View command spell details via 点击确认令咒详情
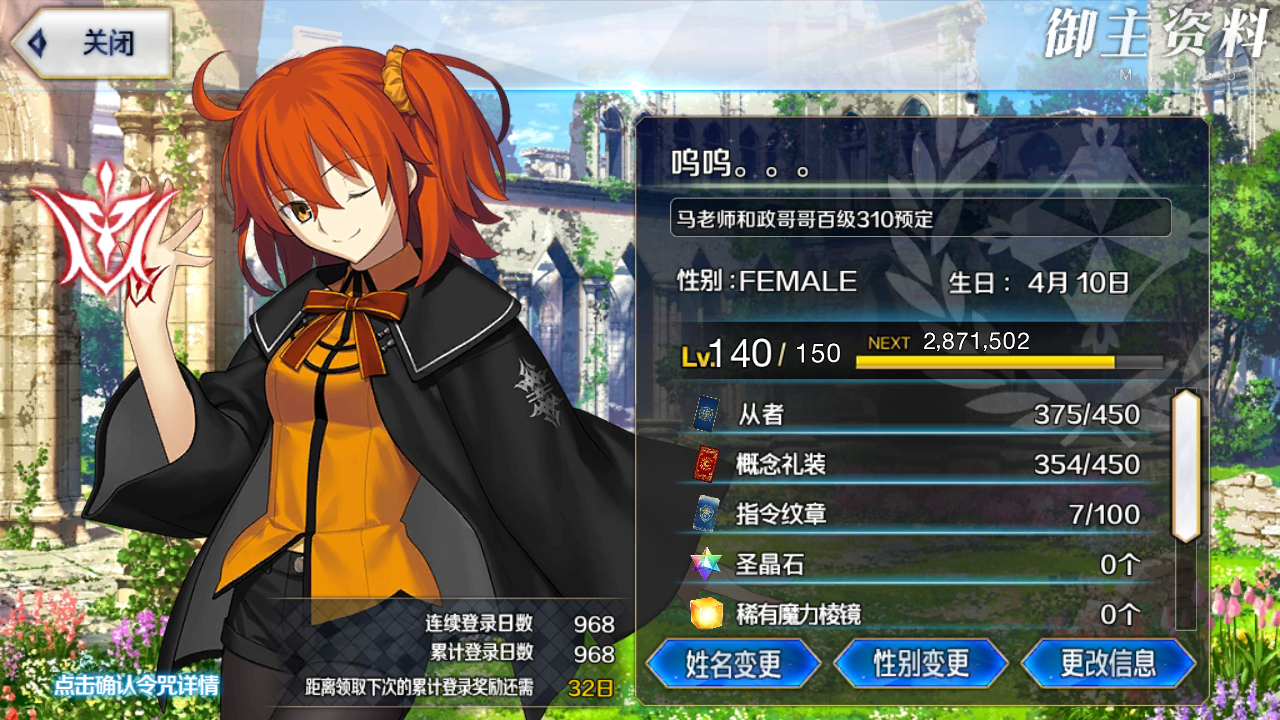This screenshot has height=720, width=1280. 137,686
